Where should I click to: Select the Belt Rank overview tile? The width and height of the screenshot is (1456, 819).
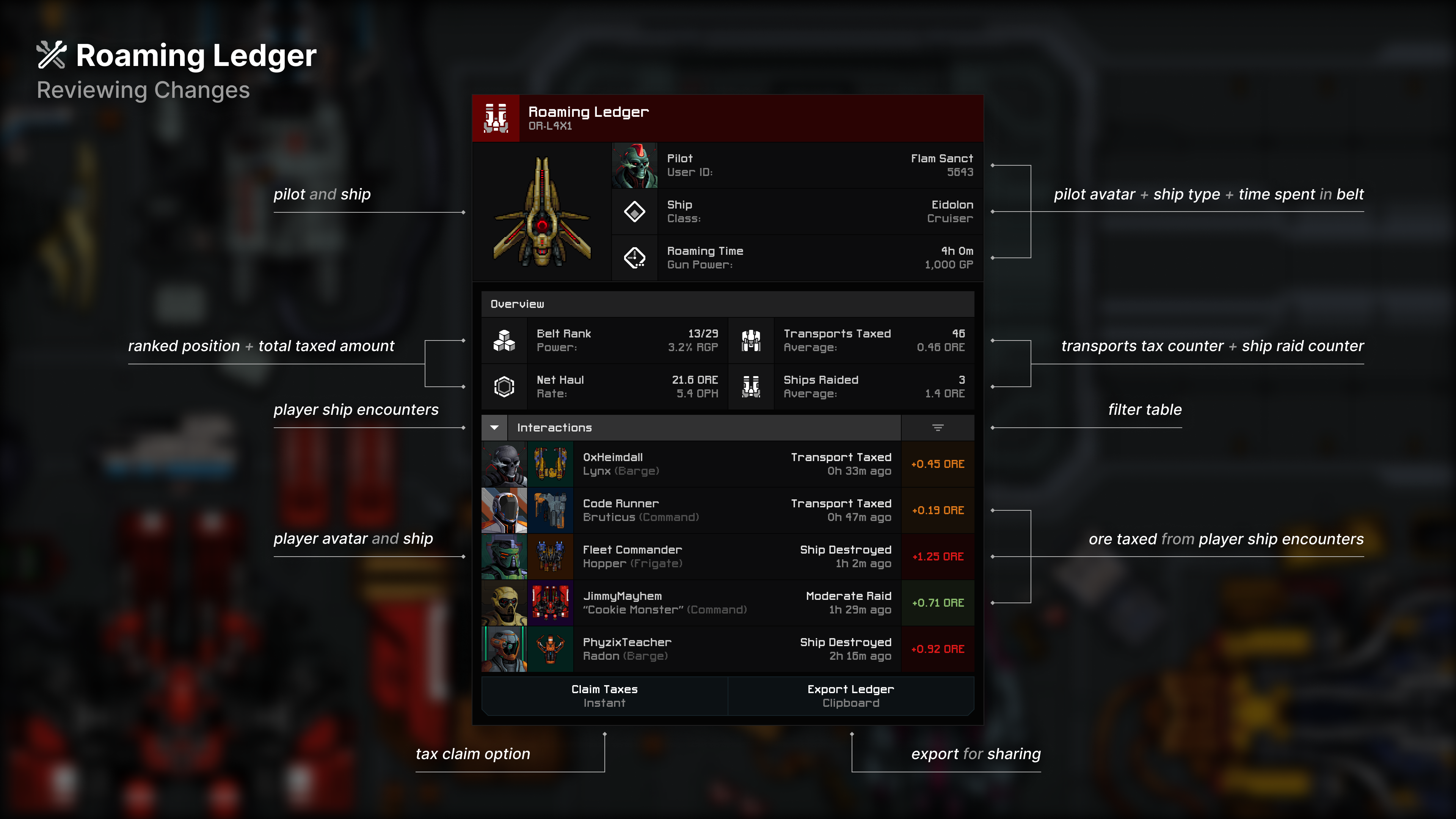pyautogui.click(x=605, y=340)
